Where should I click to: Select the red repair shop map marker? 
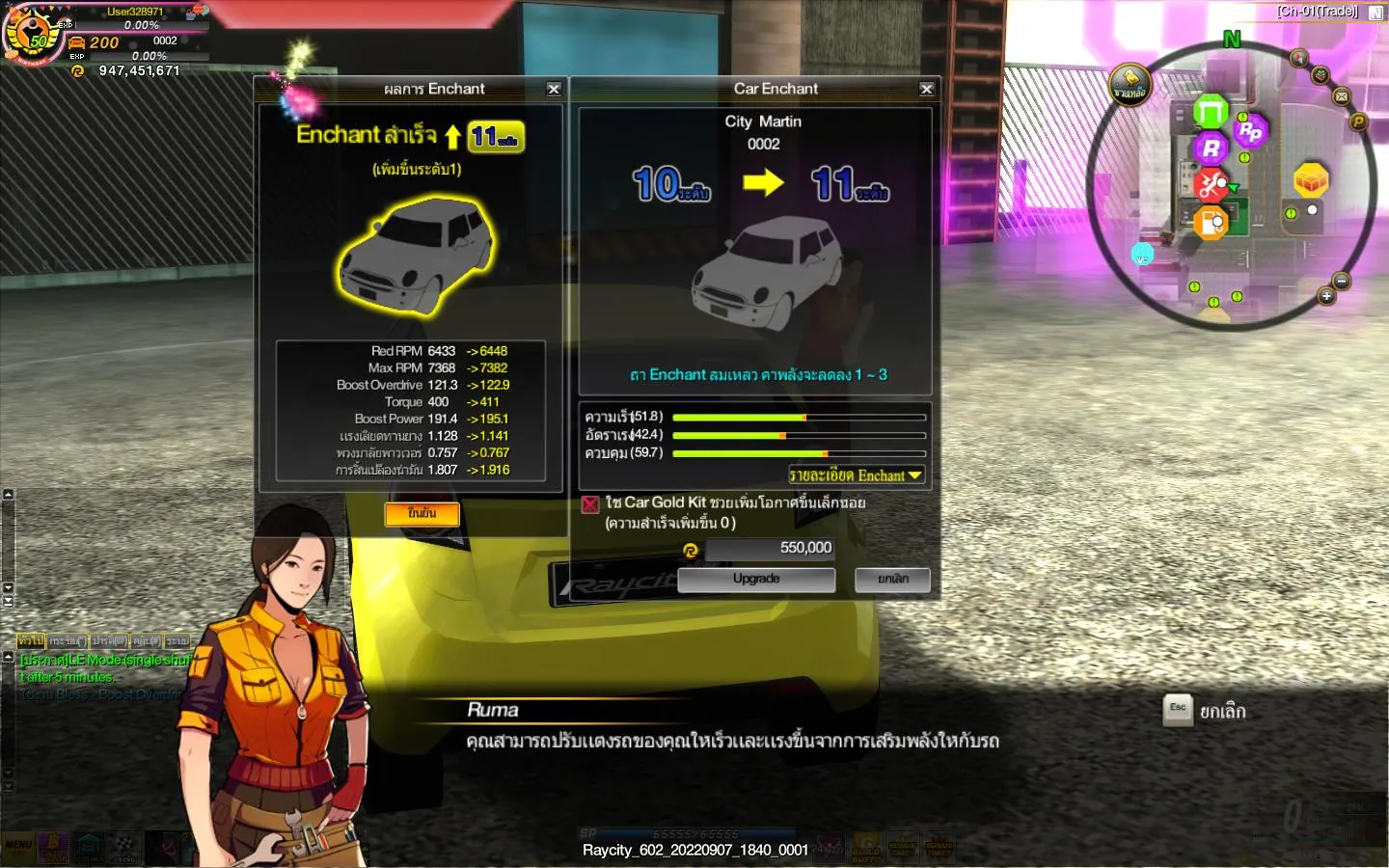tap(1212, 184)
